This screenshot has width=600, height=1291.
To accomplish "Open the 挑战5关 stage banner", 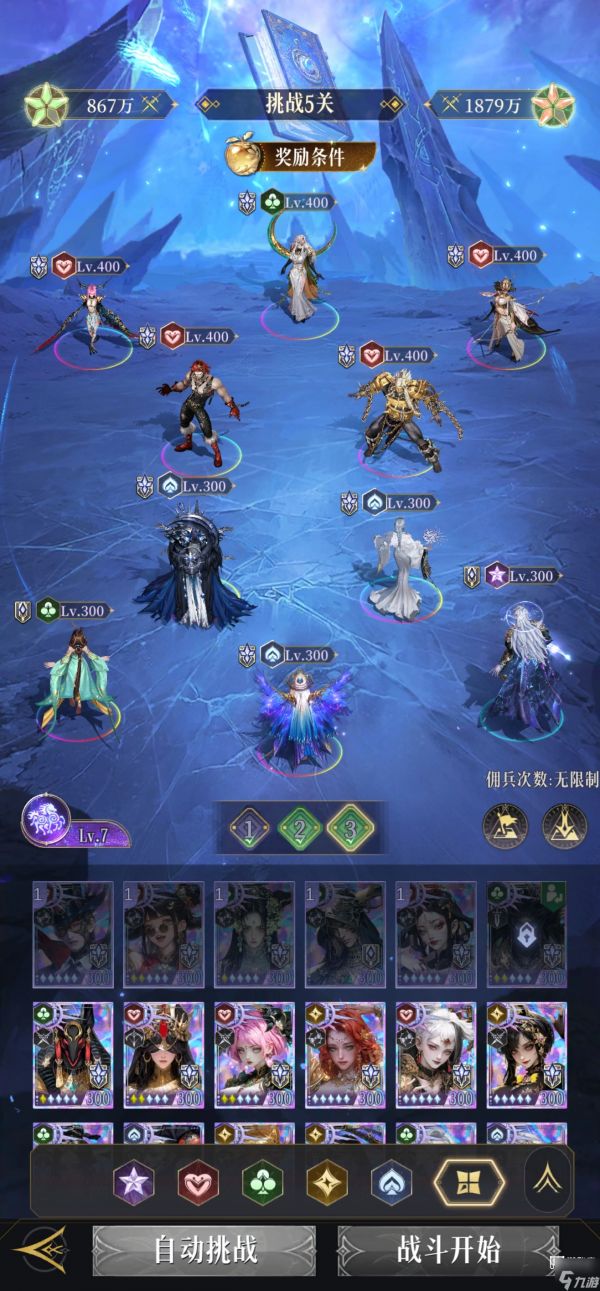I will coord(300,104).
